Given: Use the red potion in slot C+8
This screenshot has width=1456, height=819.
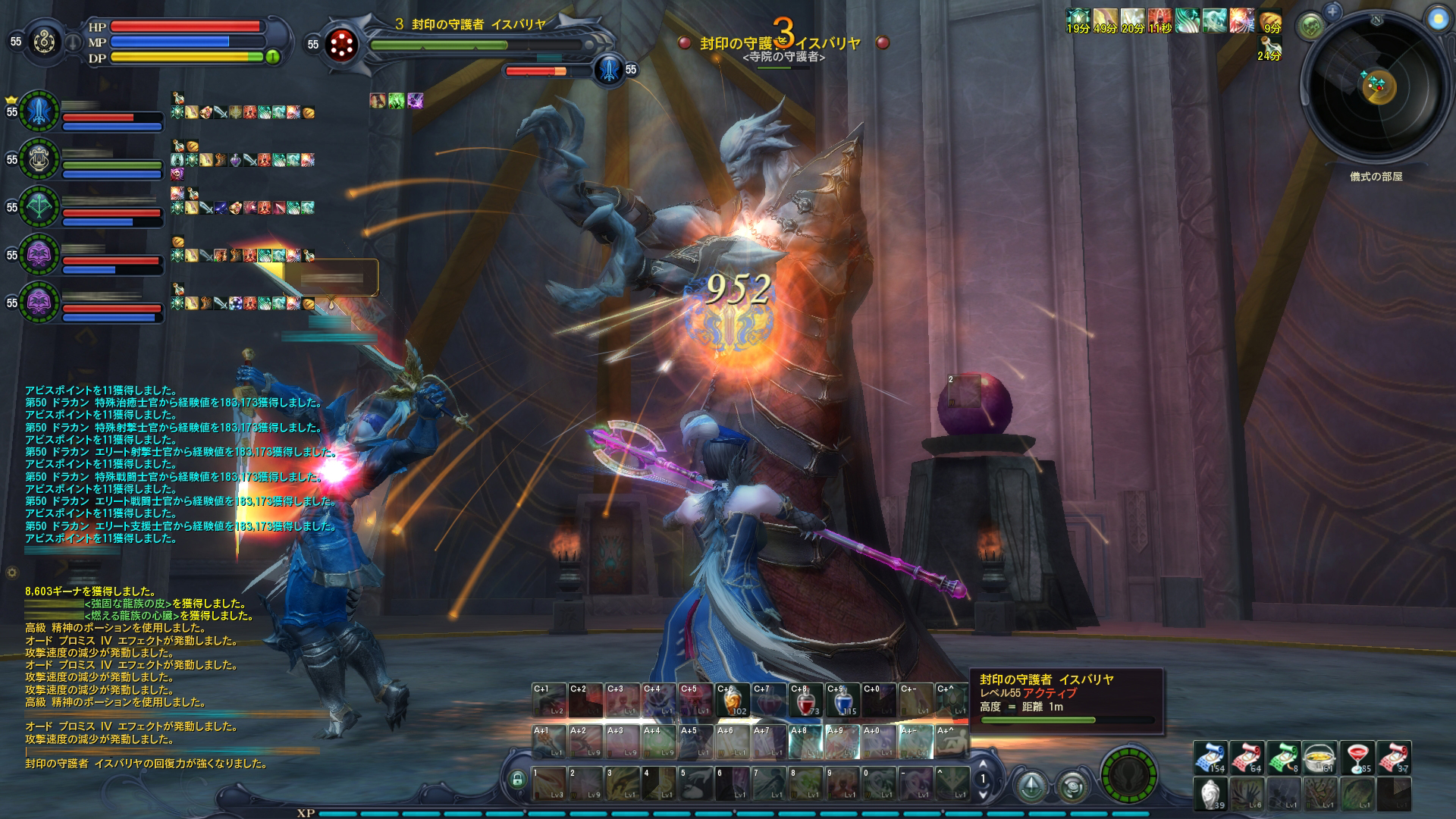Looking at the screenshot, I should [x=806, y=701].
